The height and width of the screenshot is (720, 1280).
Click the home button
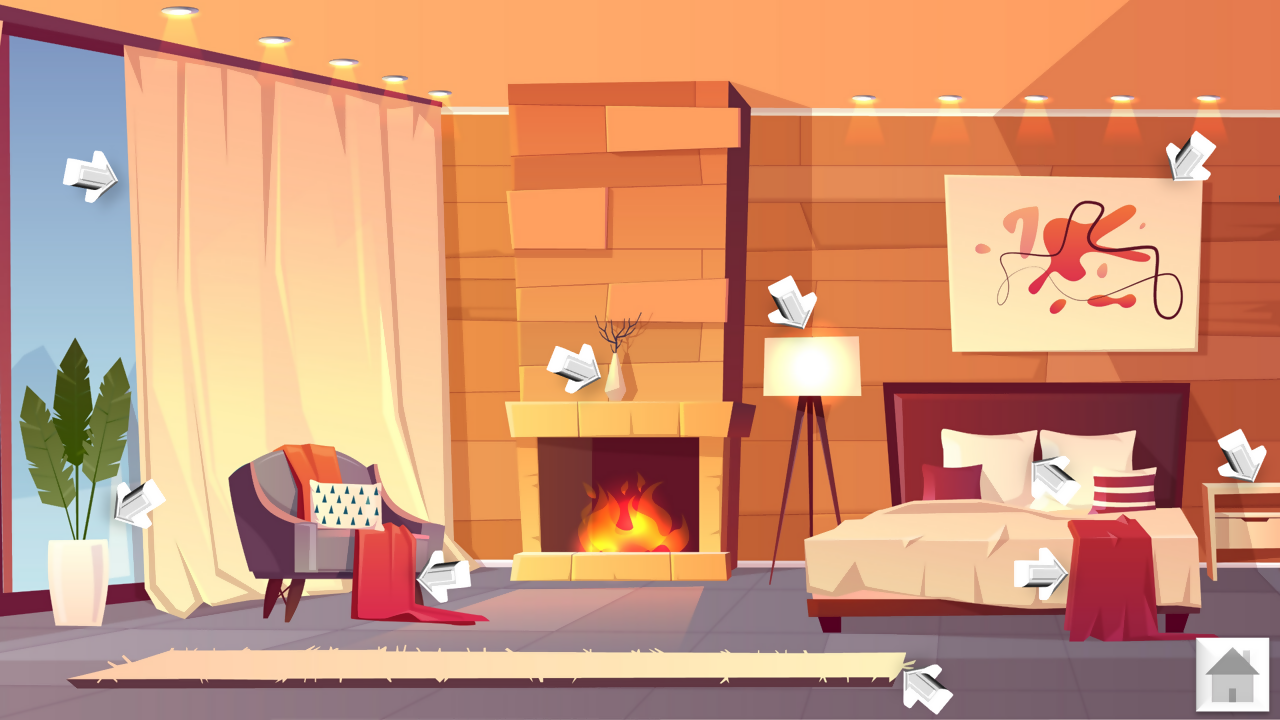coord(1232,674)
